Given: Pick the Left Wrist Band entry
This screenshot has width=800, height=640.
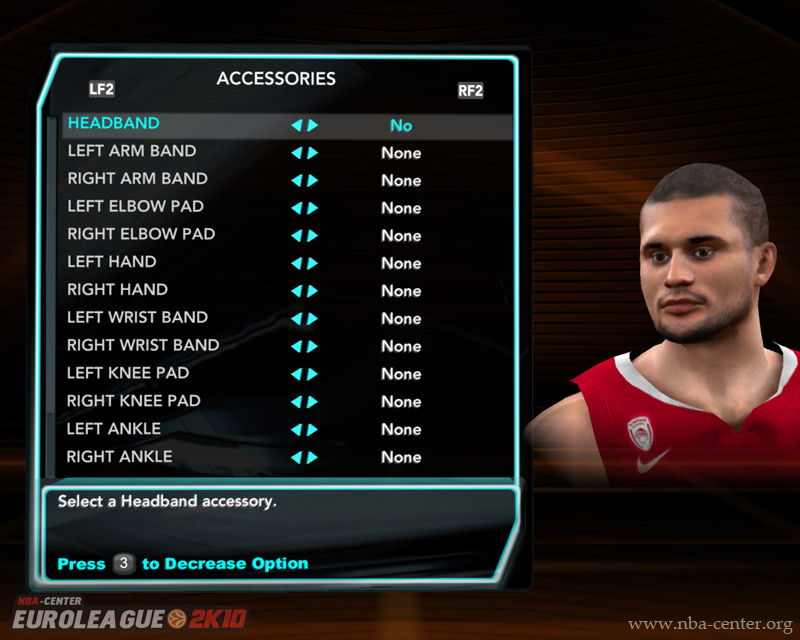Looking at the screenshot, I should (x=137, y=318).
